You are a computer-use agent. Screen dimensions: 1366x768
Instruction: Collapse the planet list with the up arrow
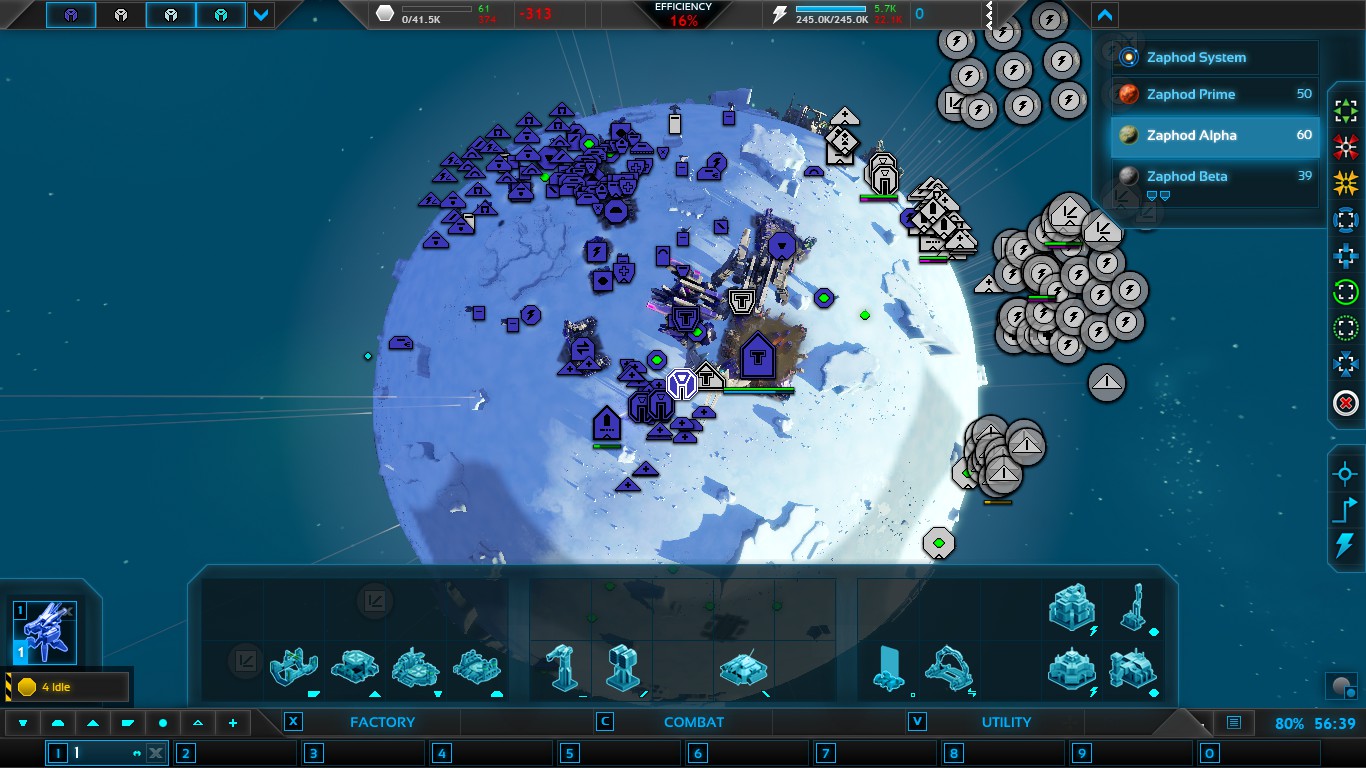point(1104,15)
